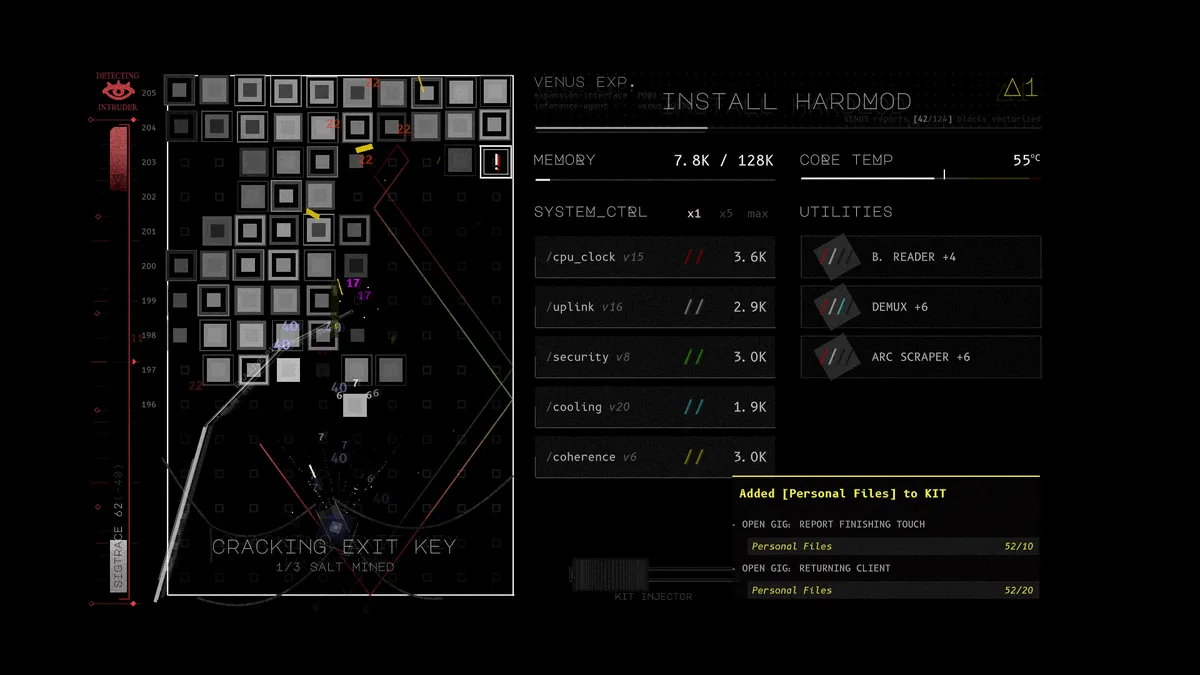Image resolution: width=1200 pixels, height=675 pixels.
Task: Click the Kit Injector plug
Action: pyautogui.click(x=609, y=574)
